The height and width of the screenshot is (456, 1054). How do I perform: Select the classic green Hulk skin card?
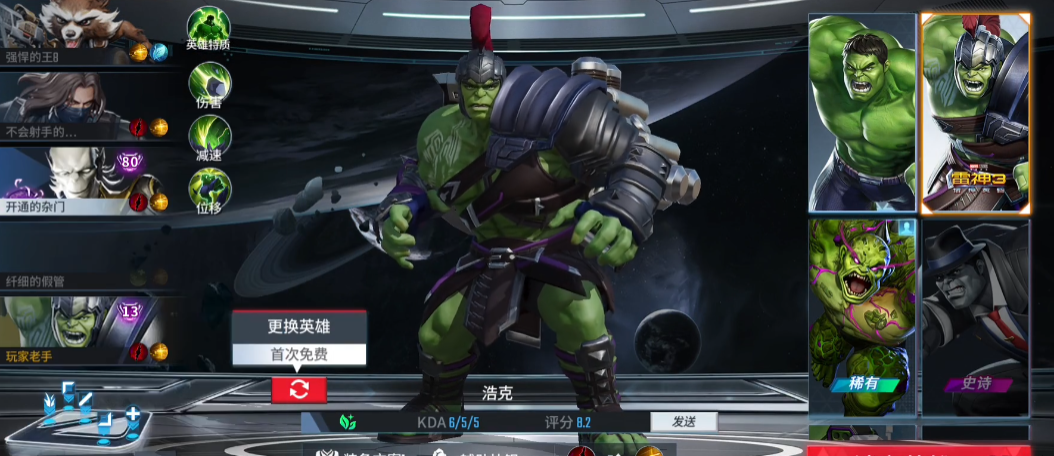click(x=862, y=112)
